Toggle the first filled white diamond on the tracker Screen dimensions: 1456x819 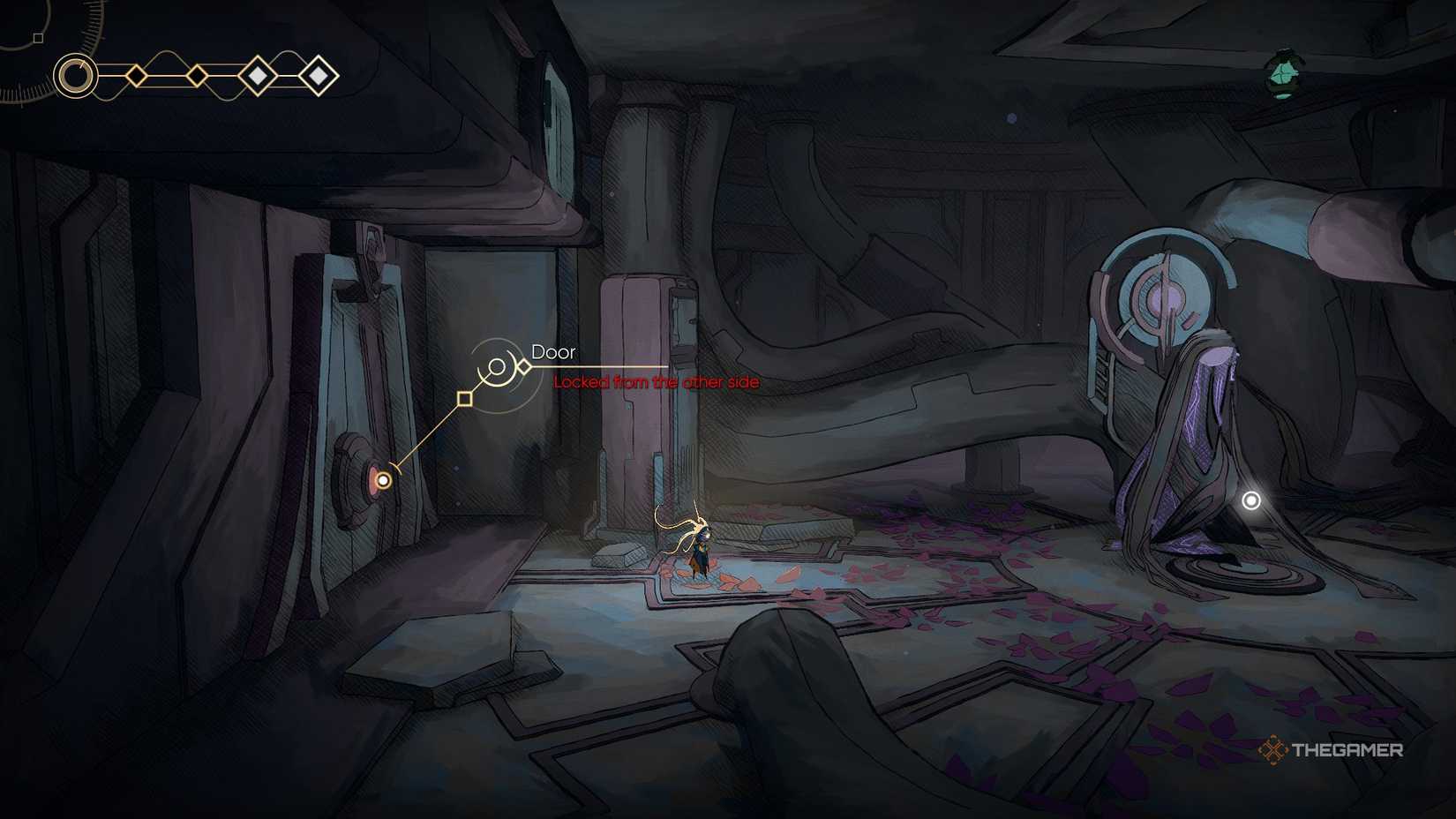(x=259, y=76)
